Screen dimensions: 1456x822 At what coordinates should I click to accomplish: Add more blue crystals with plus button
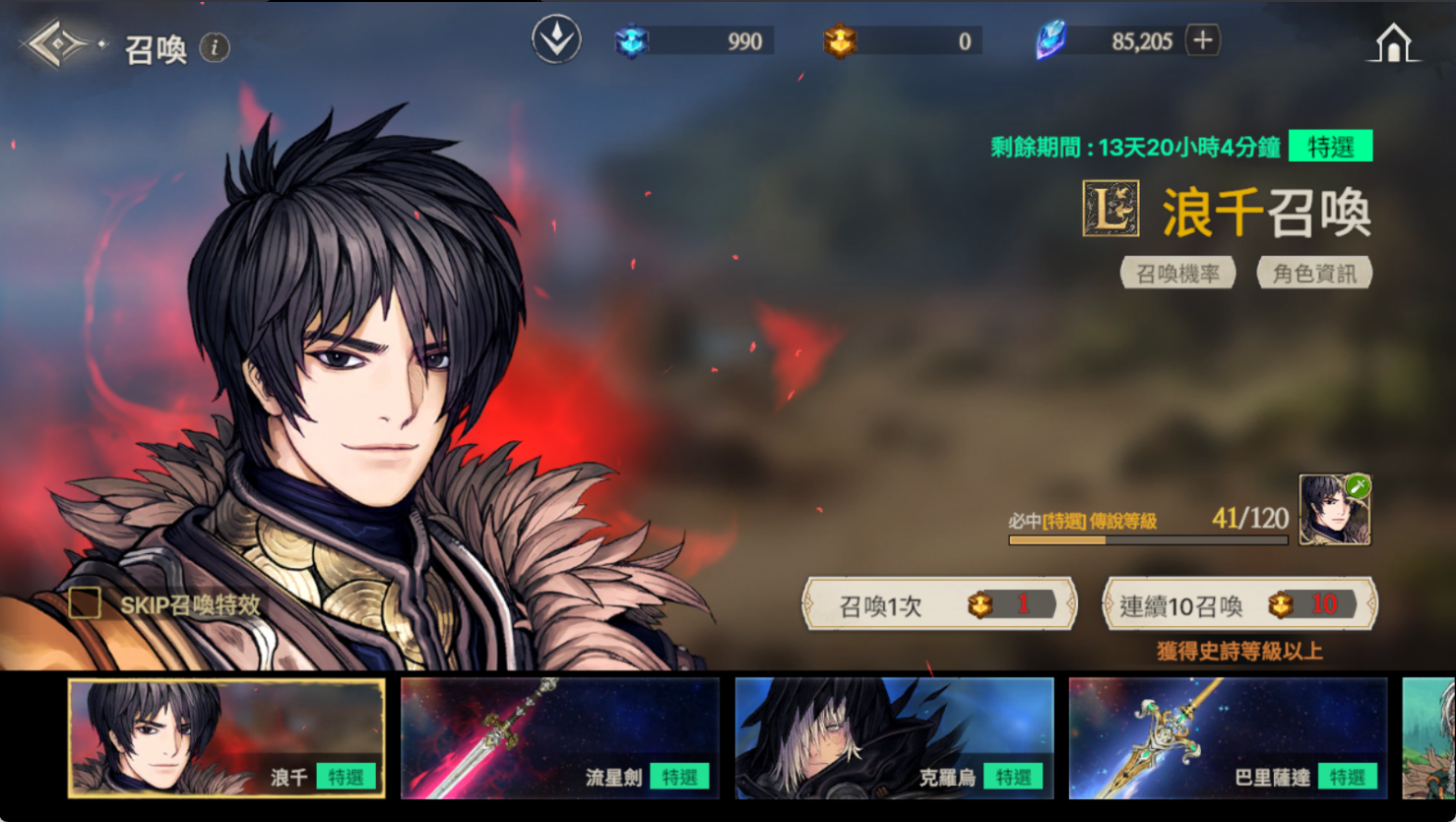pyautogui.click(x=1202, y=40)
